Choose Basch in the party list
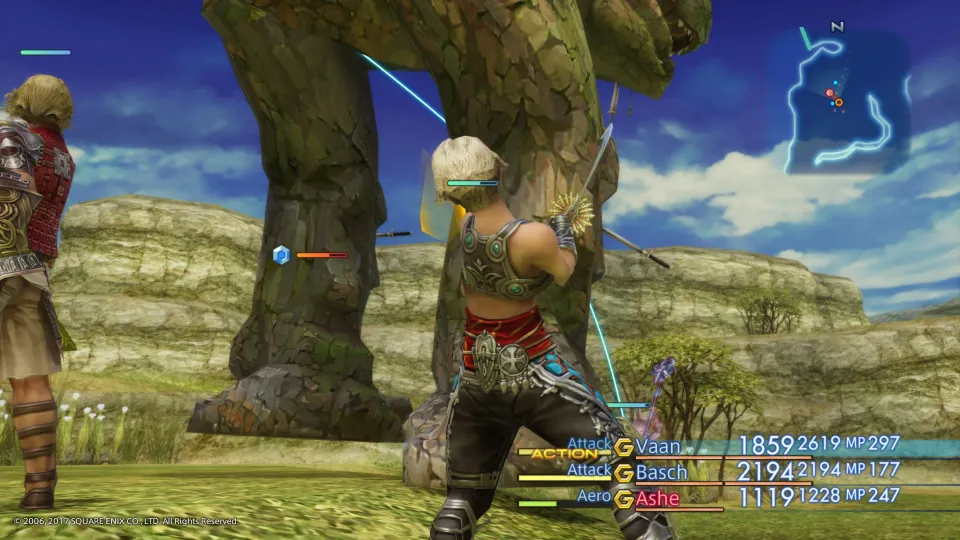Screen dimensions: 960x540 662,472
